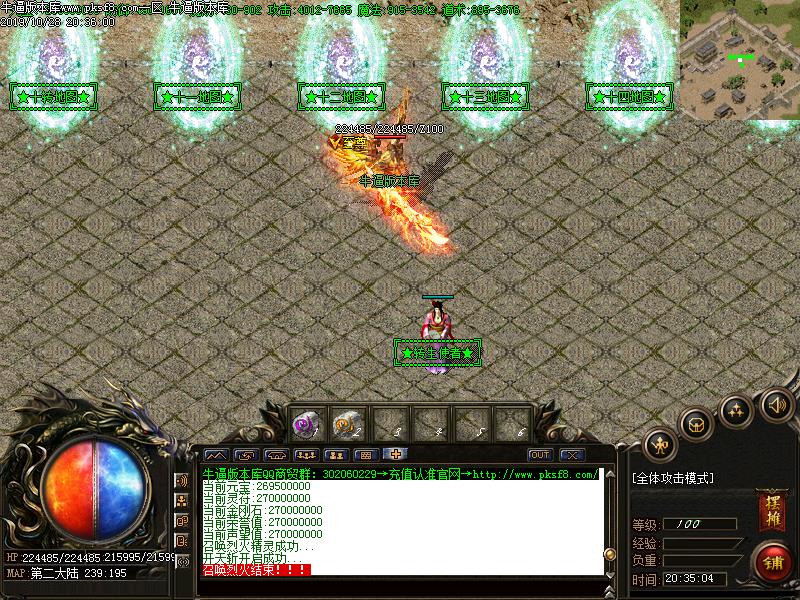
Task: Use the purple swirl stone in slot 1
Action: coord(304,425)
